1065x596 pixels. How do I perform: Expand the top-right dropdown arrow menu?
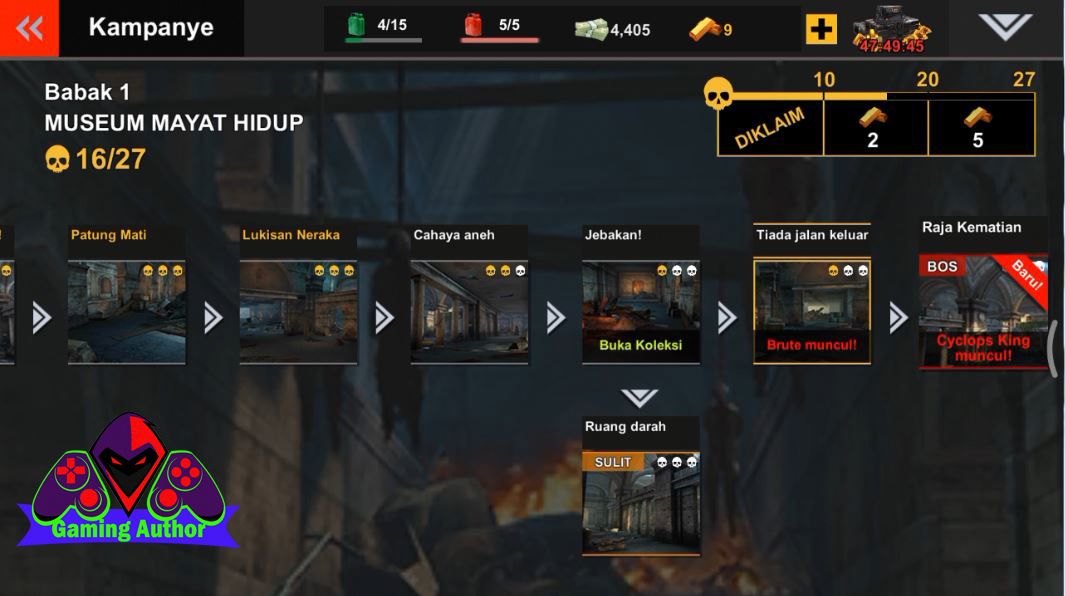pyautogui.click(x=1004, y=27)
